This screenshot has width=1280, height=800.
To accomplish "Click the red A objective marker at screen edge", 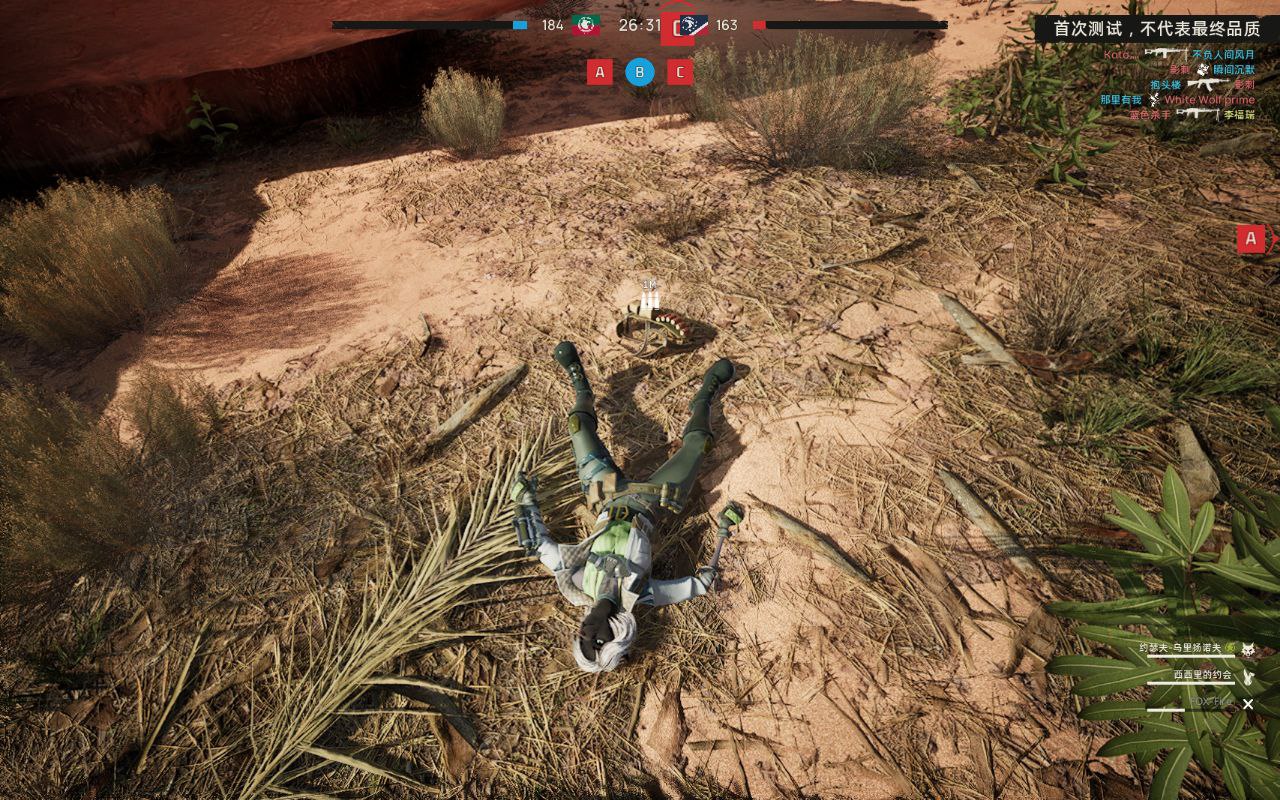I will click(1251, 239).
